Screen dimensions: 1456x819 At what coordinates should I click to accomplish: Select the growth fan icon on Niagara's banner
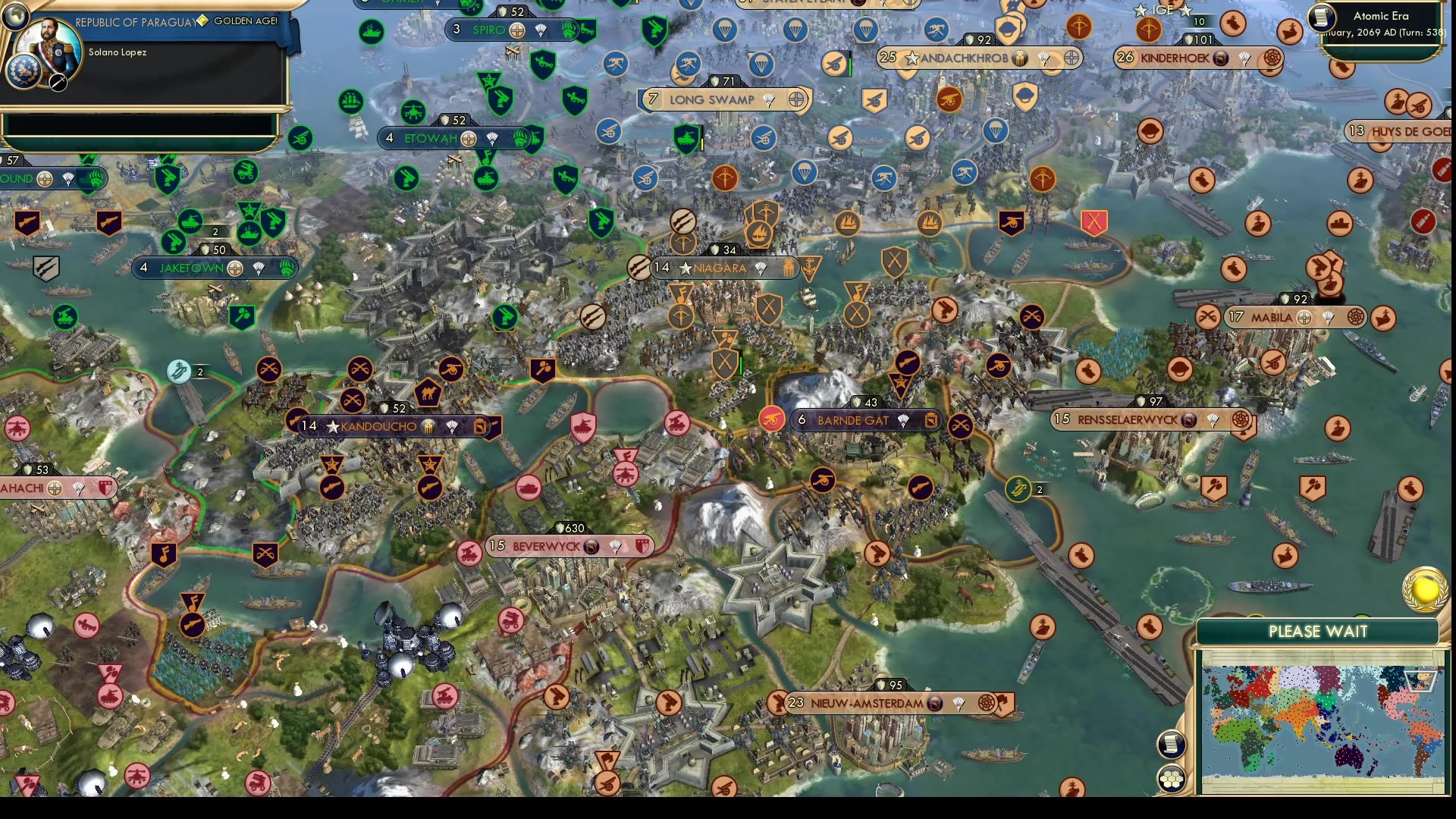click(761, 268)
